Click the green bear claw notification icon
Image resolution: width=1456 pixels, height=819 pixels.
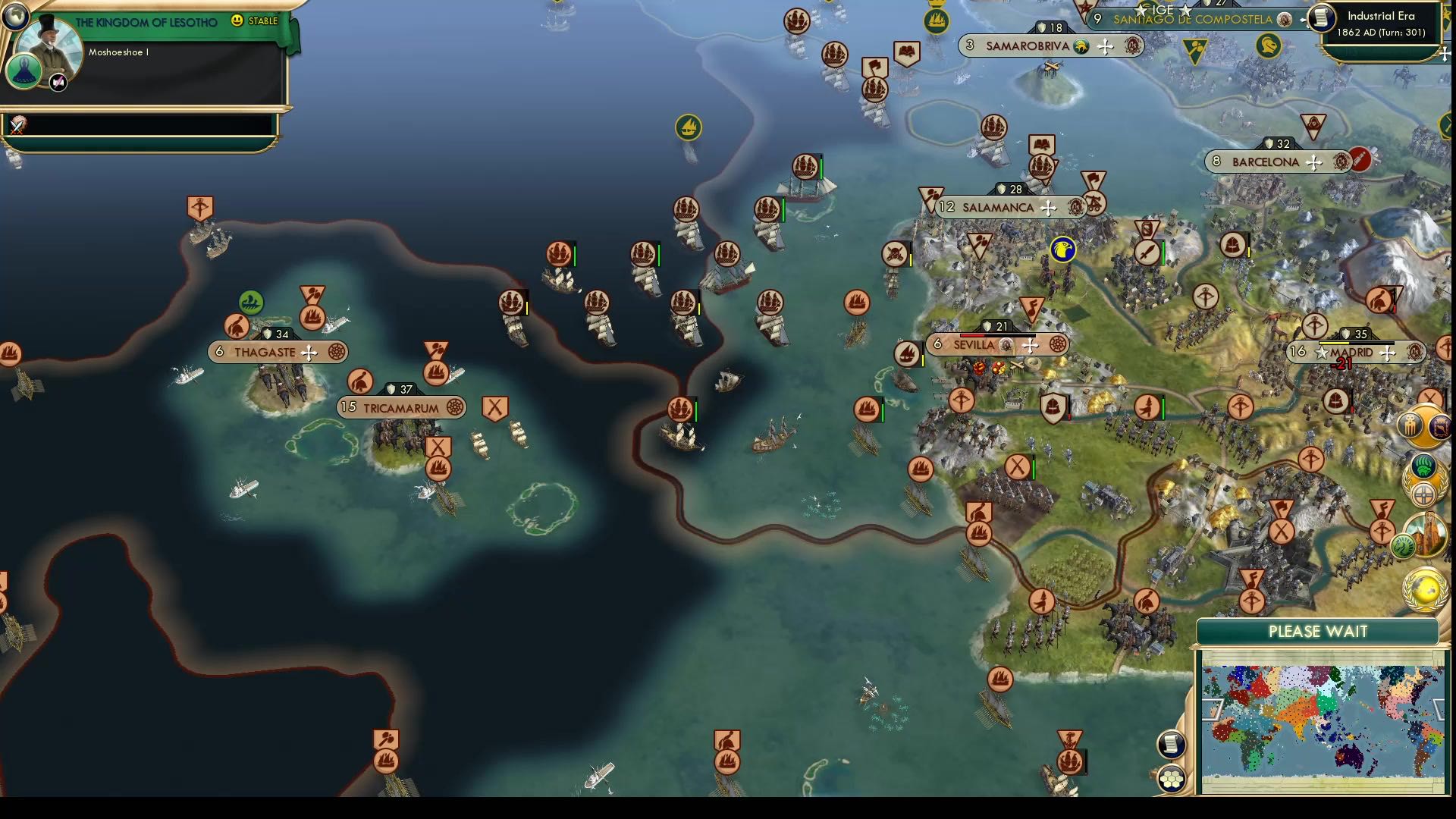pyautogui.click(x=1423, y=465)
